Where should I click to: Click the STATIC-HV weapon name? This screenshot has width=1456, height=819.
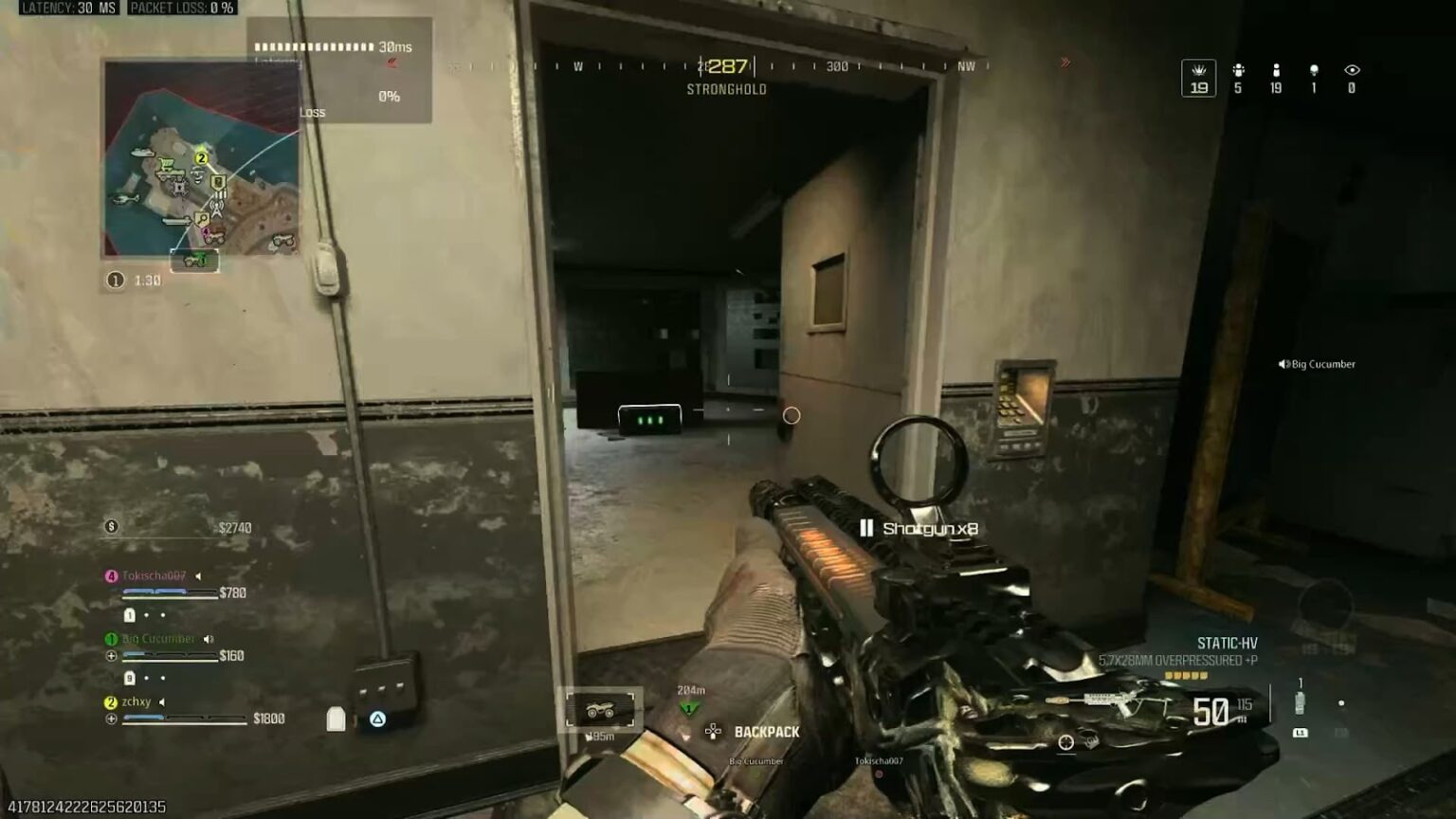coord(1228,641)
